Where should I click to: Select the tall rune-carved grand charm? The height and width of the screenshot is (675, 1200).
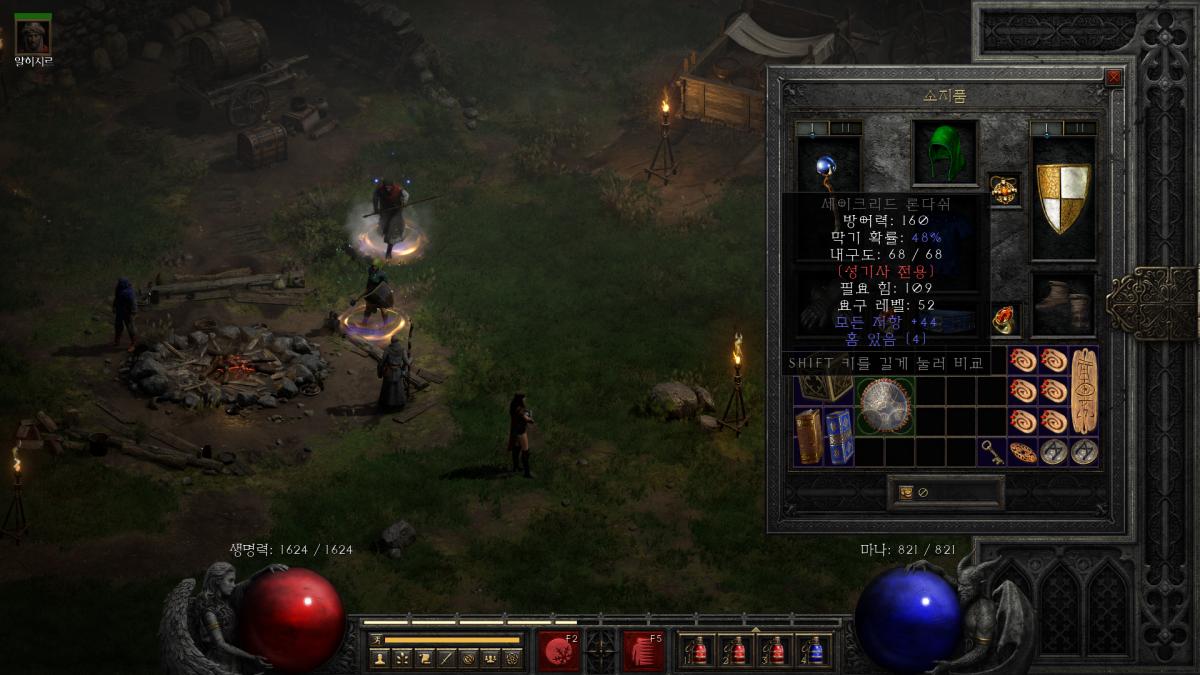(x=1084, y=390)
